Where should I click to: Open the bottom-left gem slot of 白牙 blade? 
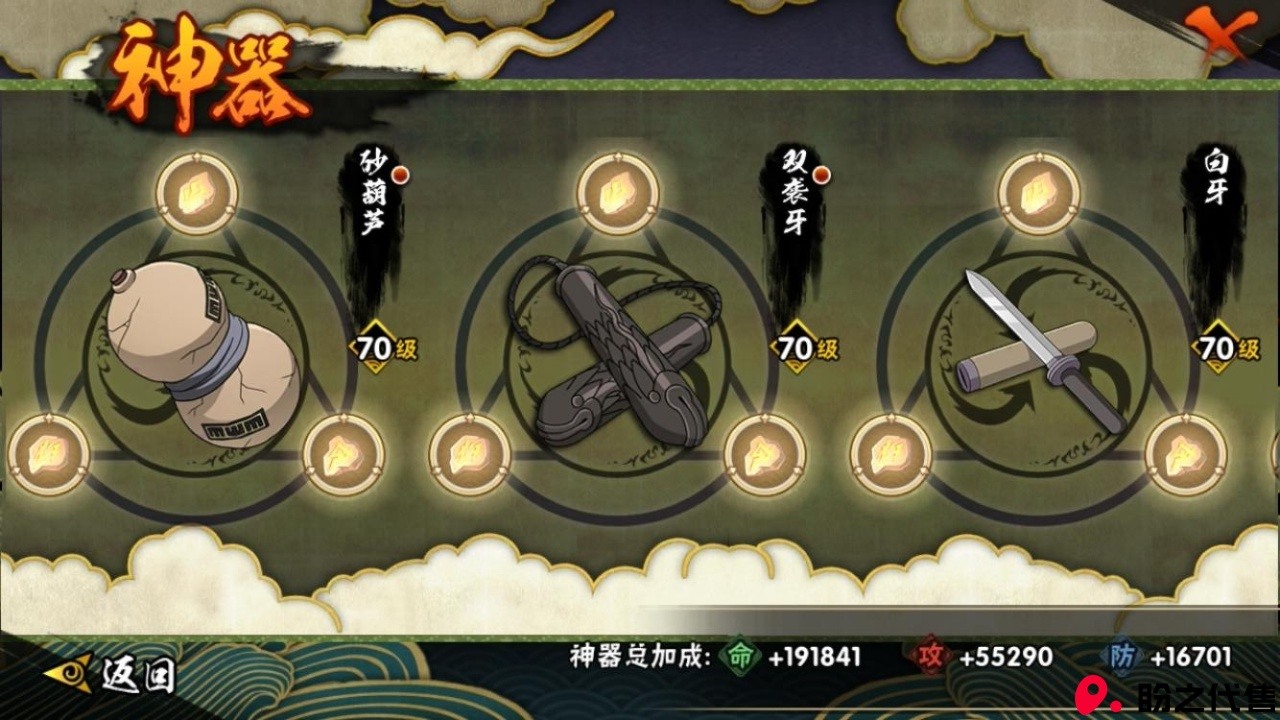pos(891,454)
